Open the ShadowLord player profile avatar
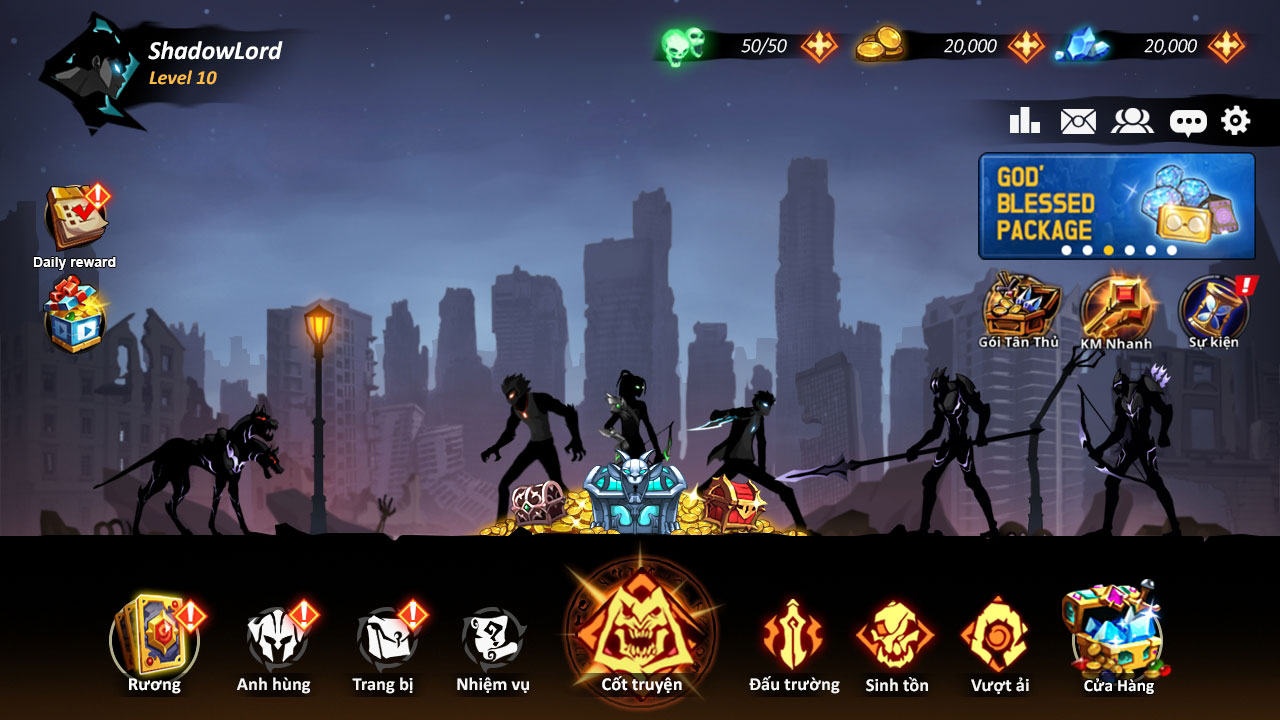1280x720 pixels. click(90, 72)
